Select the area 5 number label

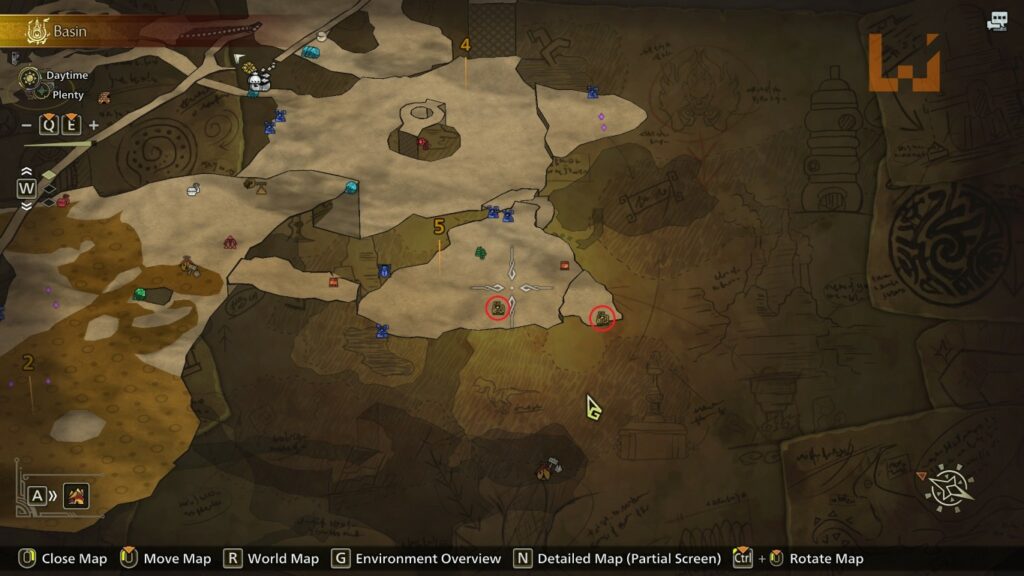tap(438, 227)
